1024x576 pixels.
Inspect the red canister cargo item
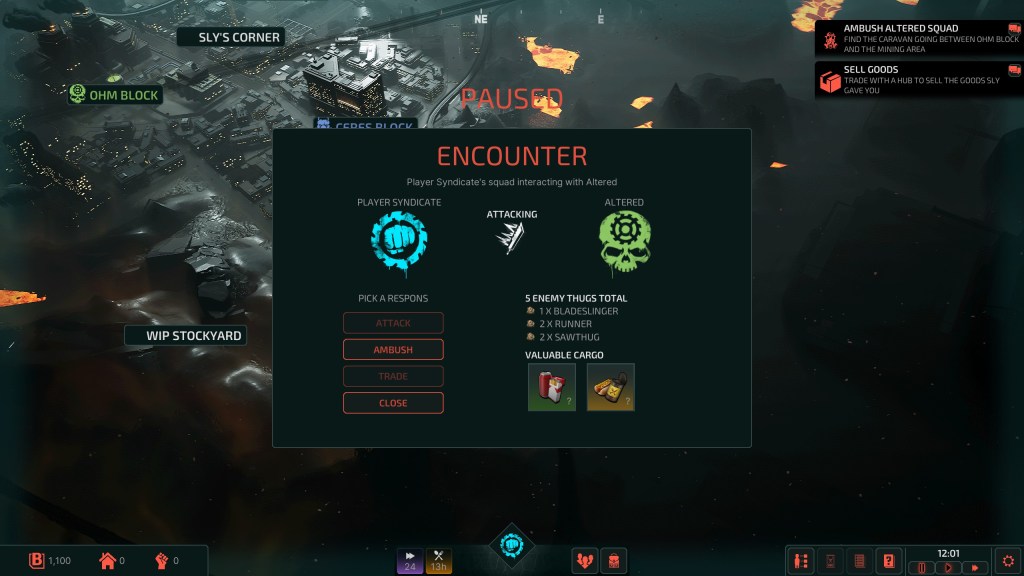pos(552,387)
